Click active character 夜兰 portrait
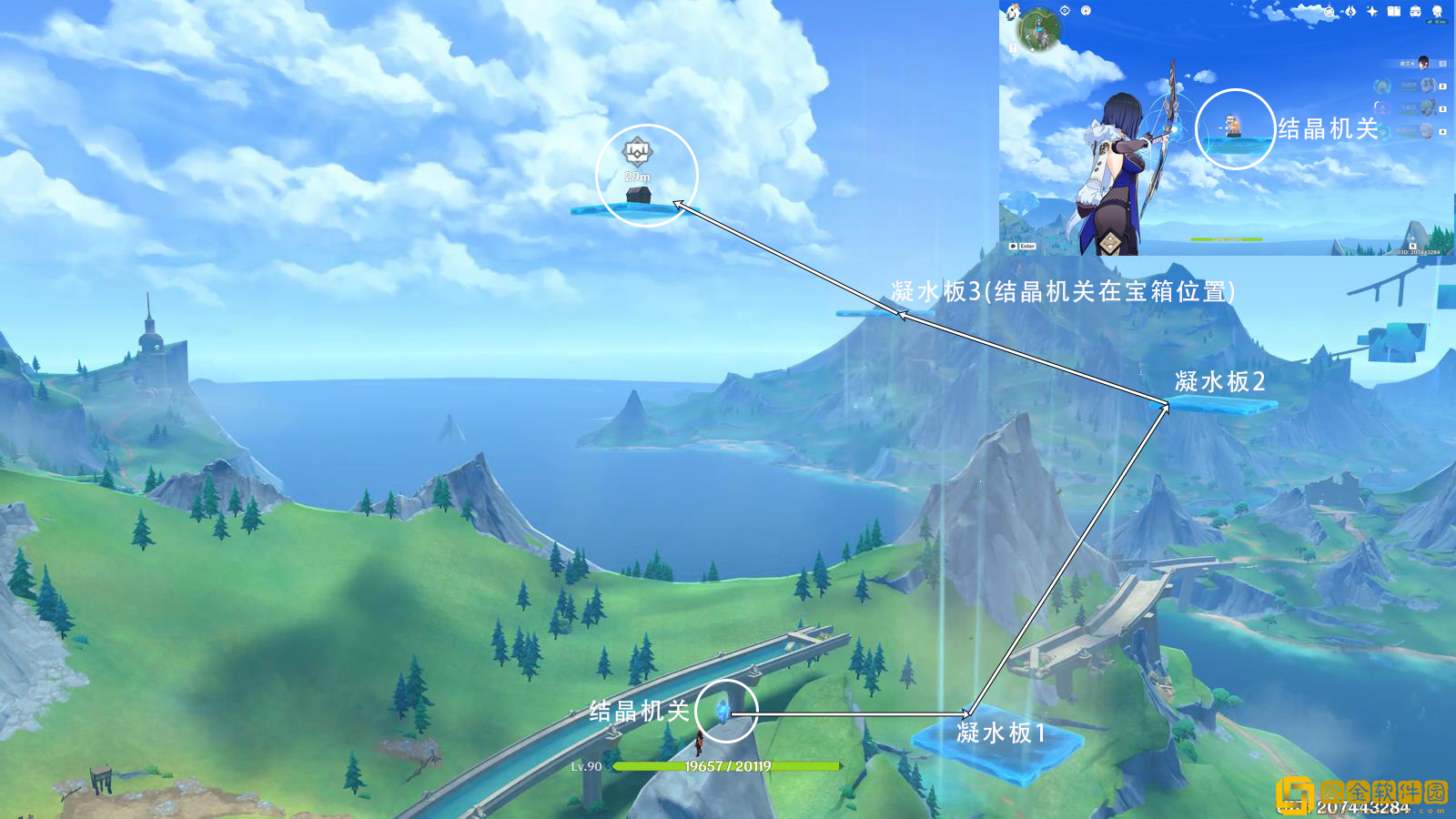 (1422, 64)
